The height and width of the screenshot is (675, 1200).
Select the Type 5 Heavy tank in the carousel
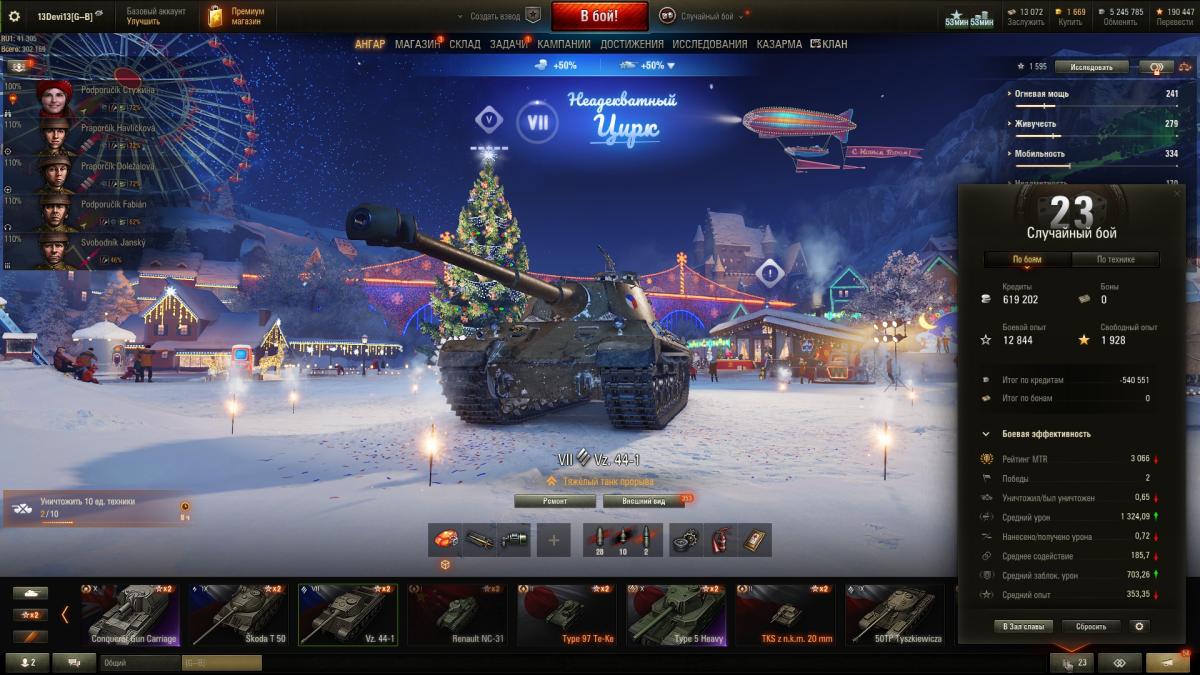click(x=675, y=614)
